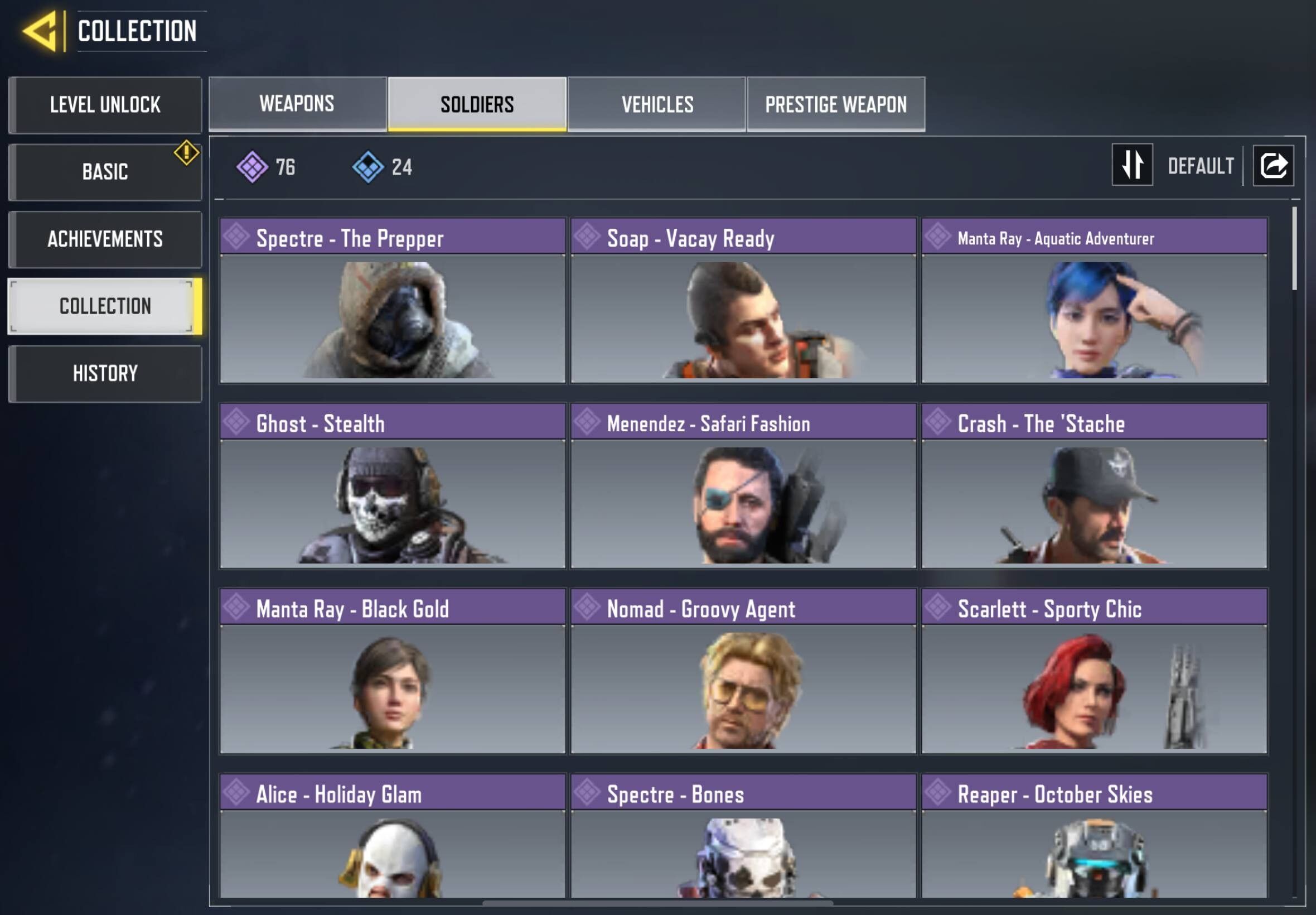Image resolution: width=1316 pixels, height=915 pixels.
Task: Select Spectre - The Prepper skin
Action: point(393,300)
